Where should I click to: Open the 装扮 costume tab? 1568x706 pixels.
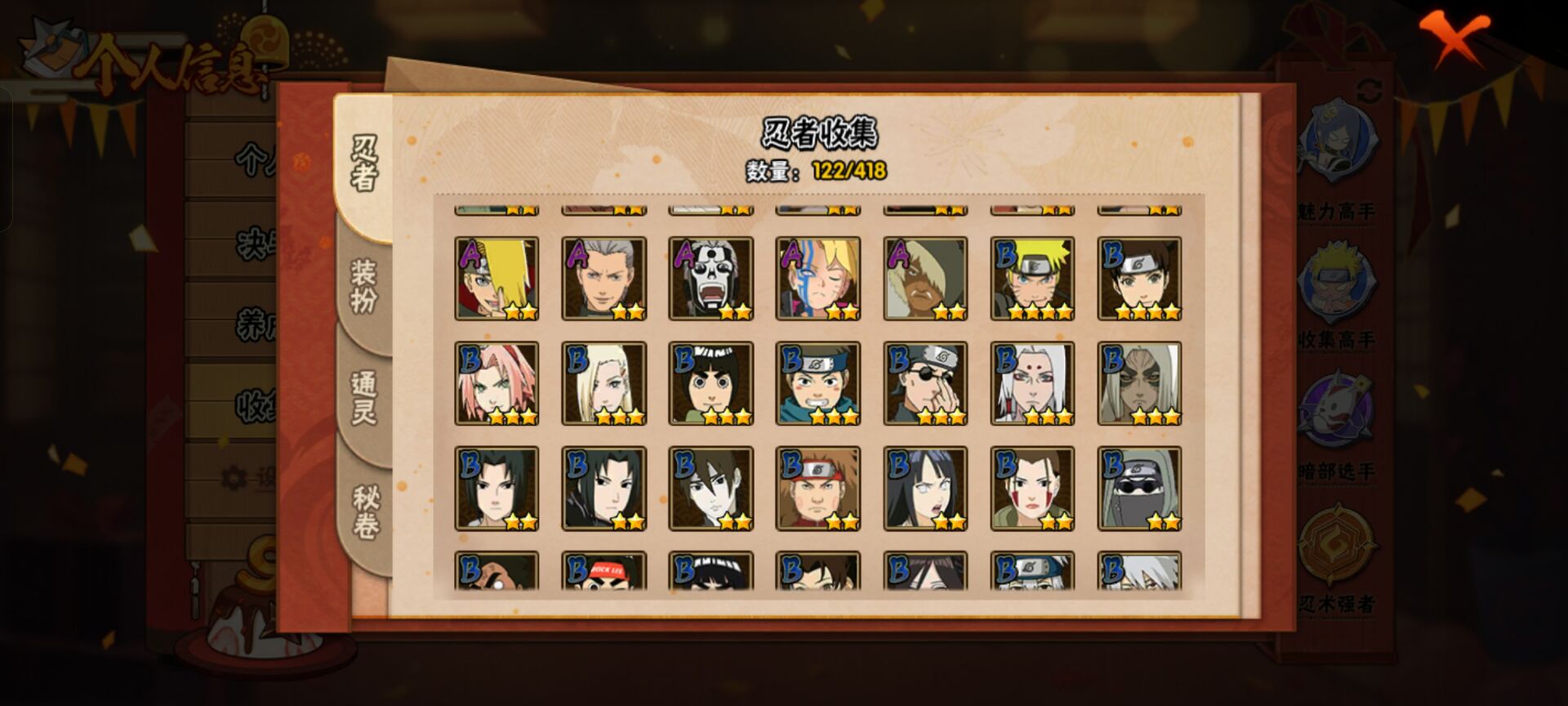364,286
